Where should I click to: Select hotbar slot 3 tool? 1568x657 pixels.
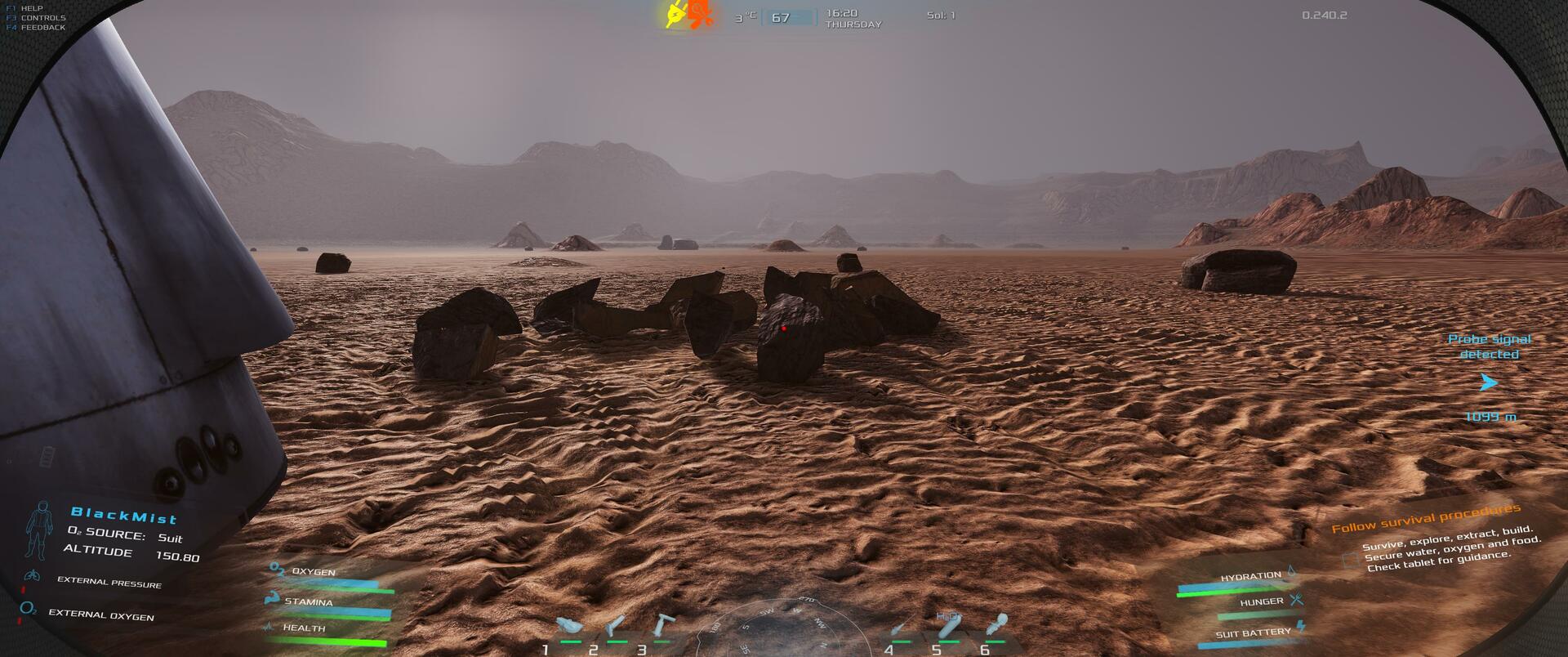pos(661,627)
